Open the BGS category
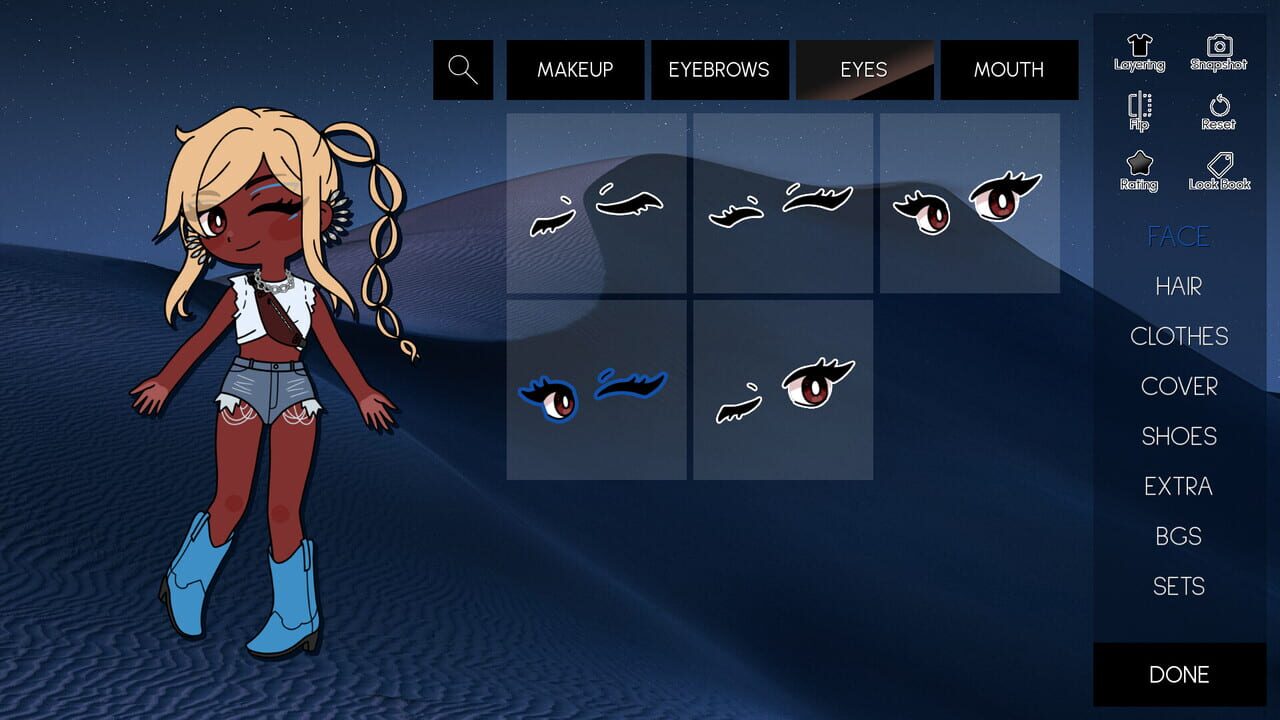 (x=1179, y=537)
